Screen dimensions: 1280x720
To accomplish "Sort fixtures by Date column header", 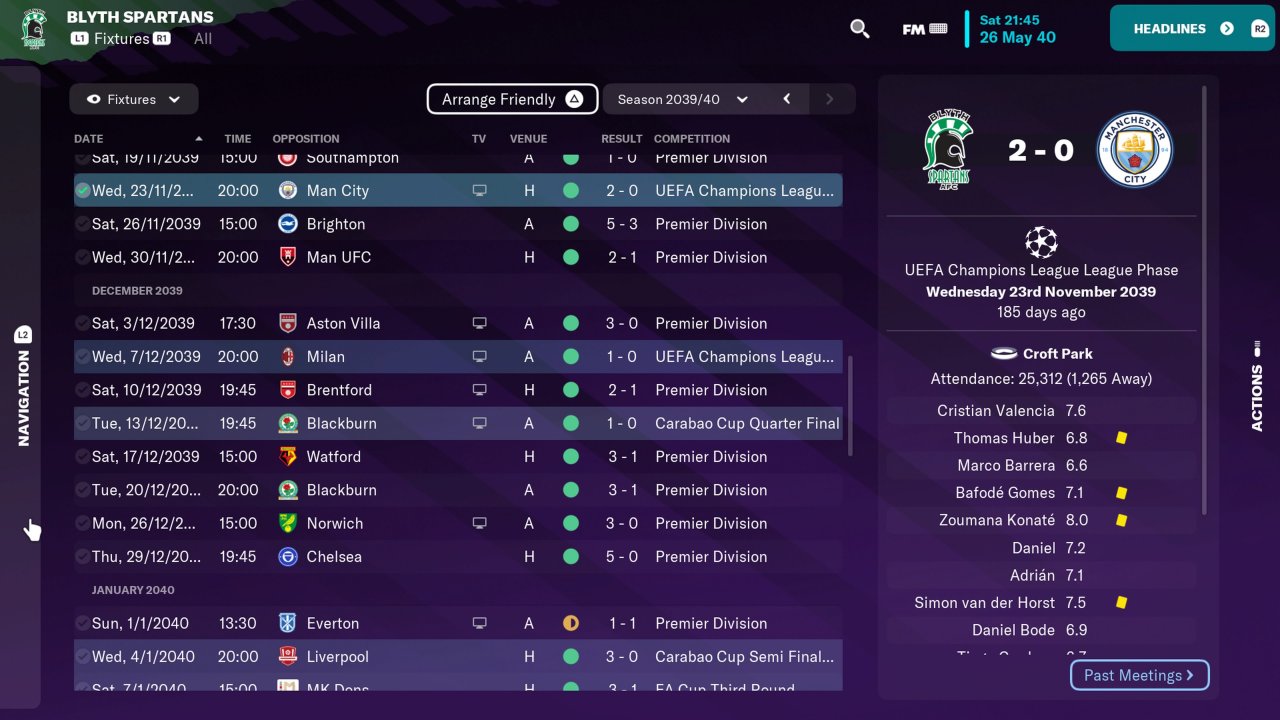I will [x=89, y=139].
